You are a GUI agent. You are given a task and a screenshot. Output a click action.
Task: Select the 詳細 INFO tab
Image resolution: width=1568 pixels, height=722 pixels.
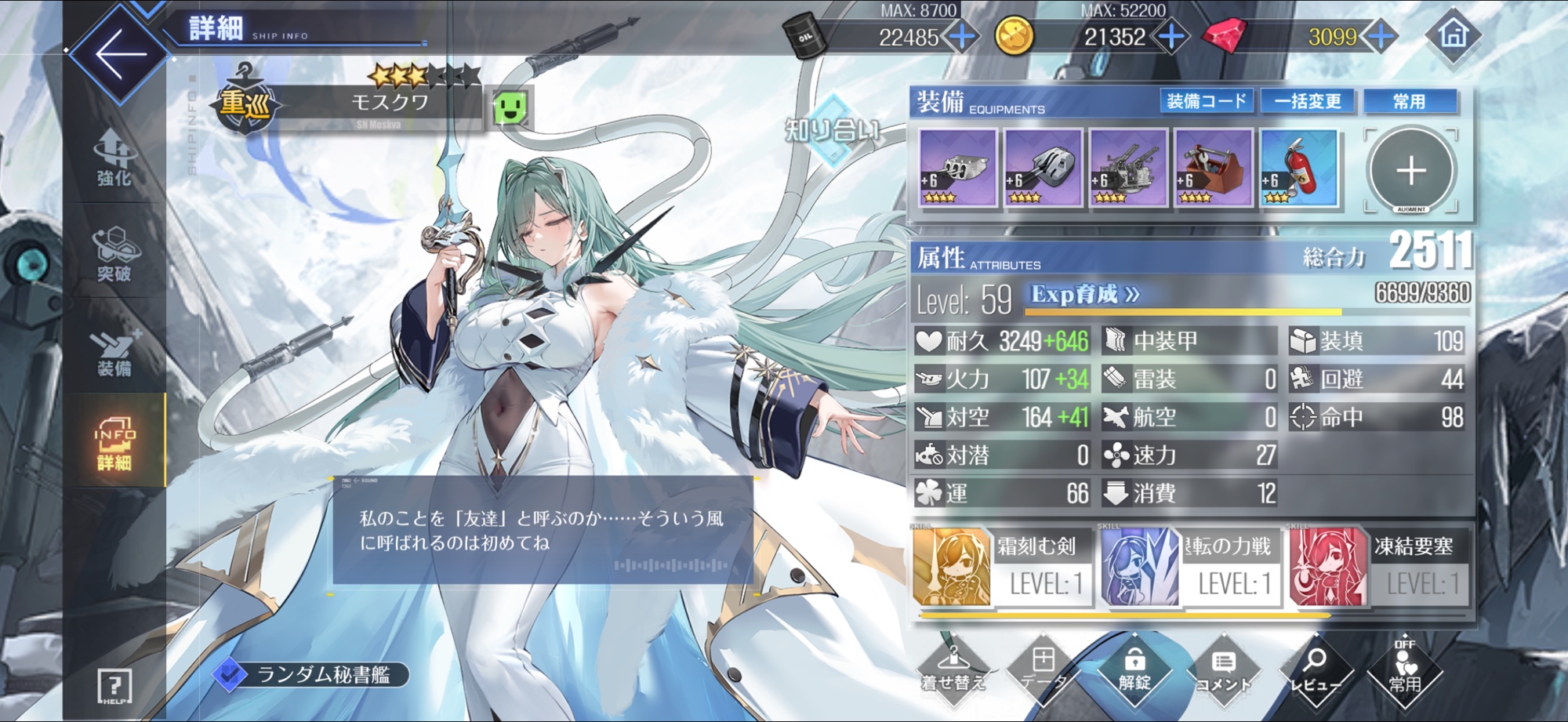click(x=114, y=444)
